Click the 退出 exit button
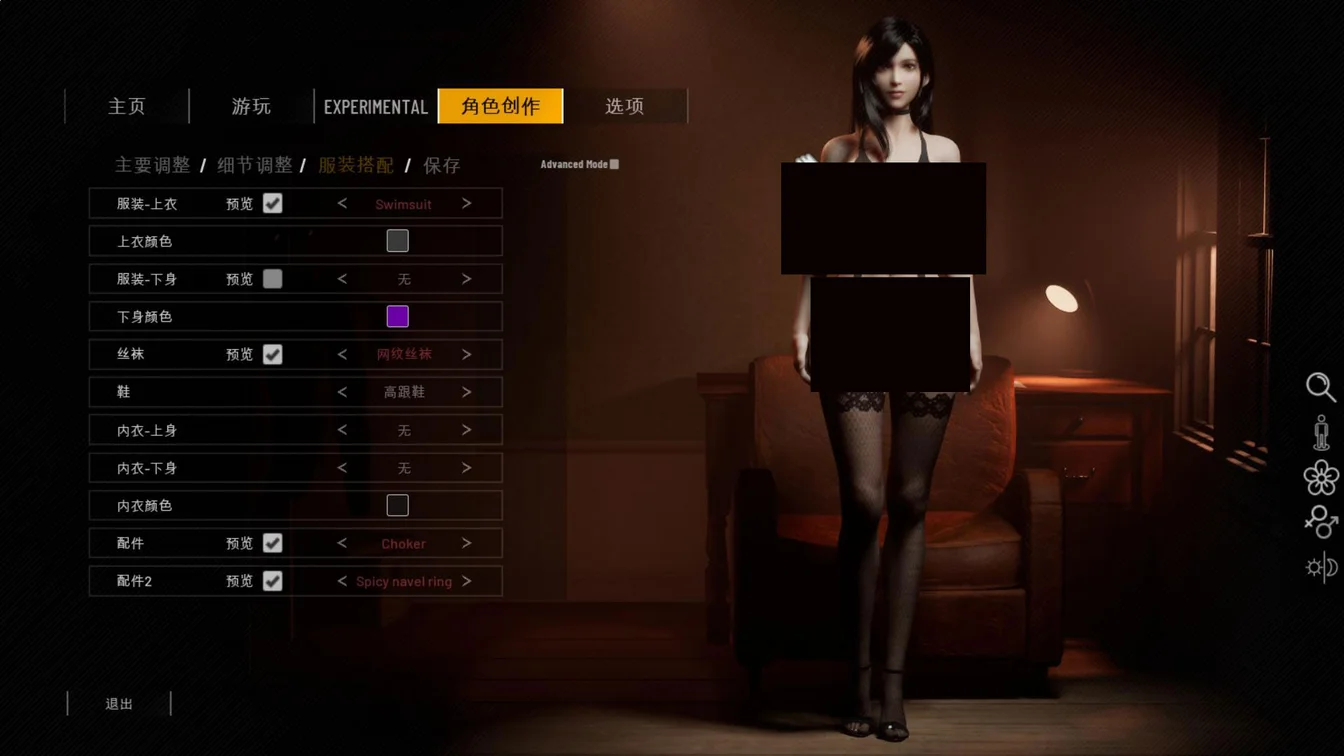 click(x=119, y=704)
